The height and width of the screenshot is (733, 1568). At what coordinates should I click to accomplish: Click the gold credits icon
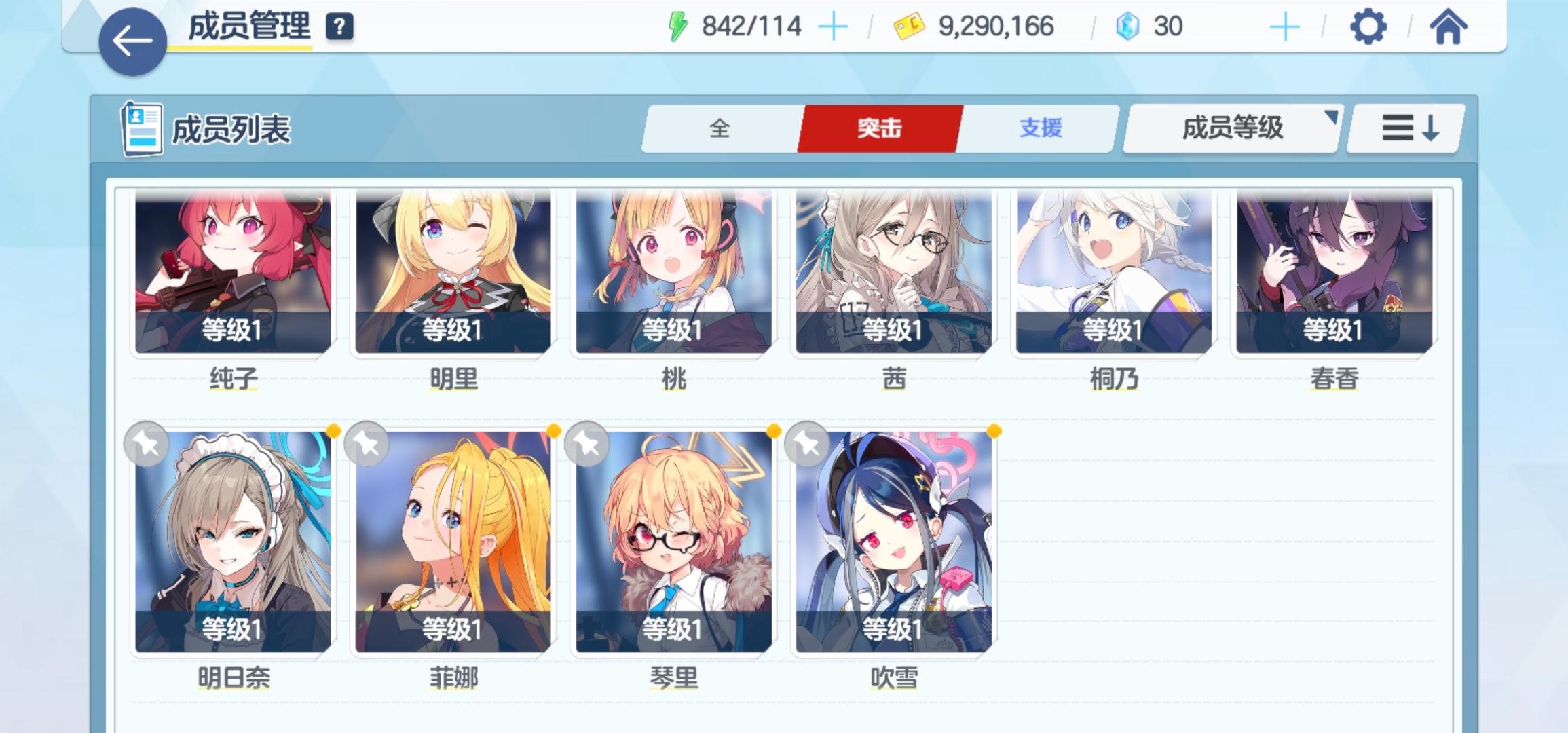(x=909, y=27)
